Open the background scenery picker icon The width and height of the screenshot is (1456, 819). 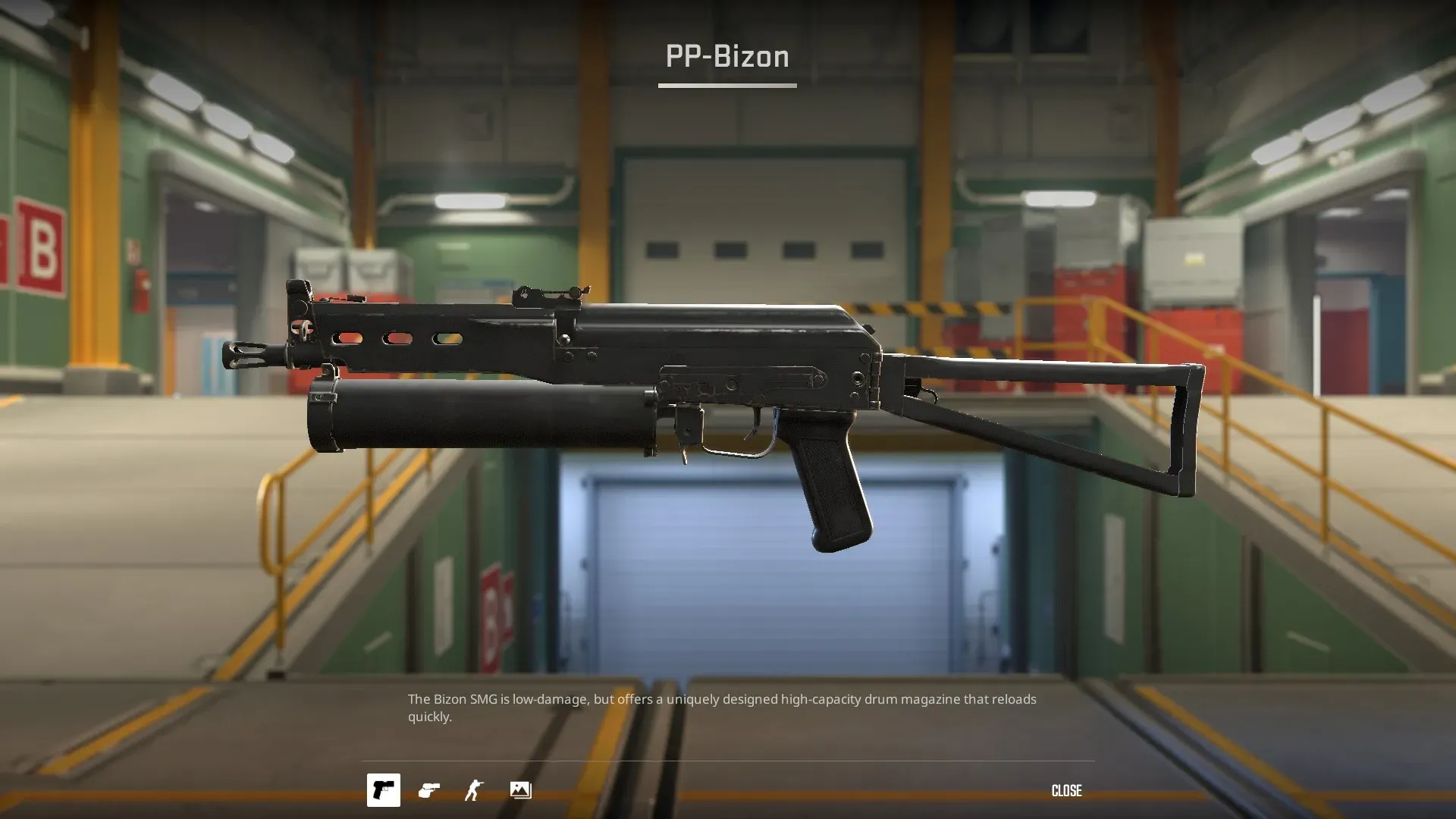(520, 791)
